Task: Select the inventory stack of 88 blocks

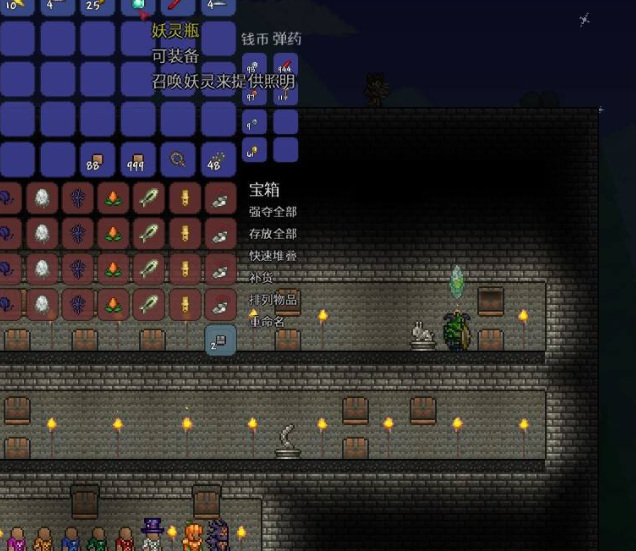Action: coord(97,158)
